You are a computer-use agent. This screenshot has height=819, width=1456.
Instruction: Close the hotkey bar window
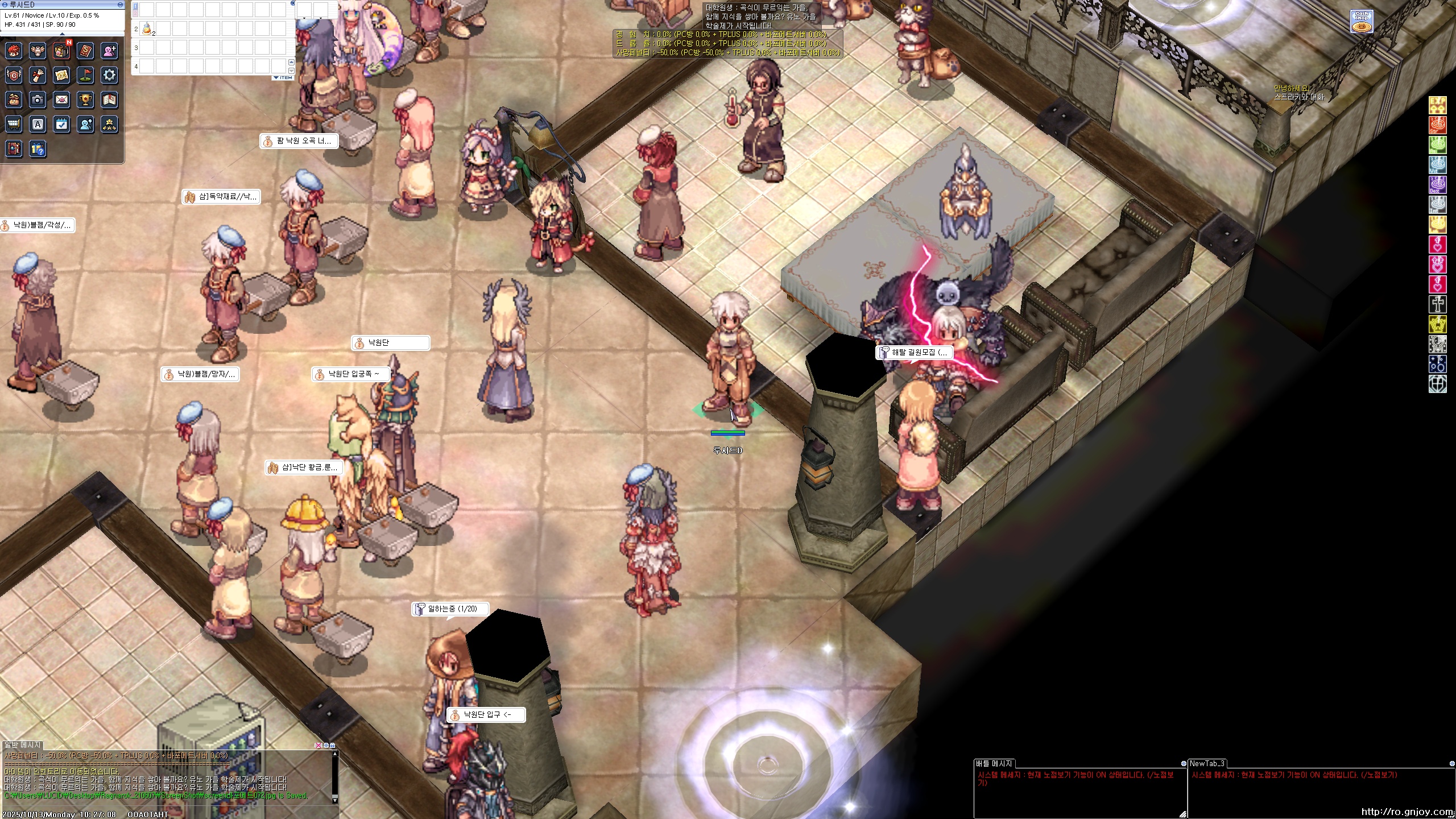[x=293, y=3]
